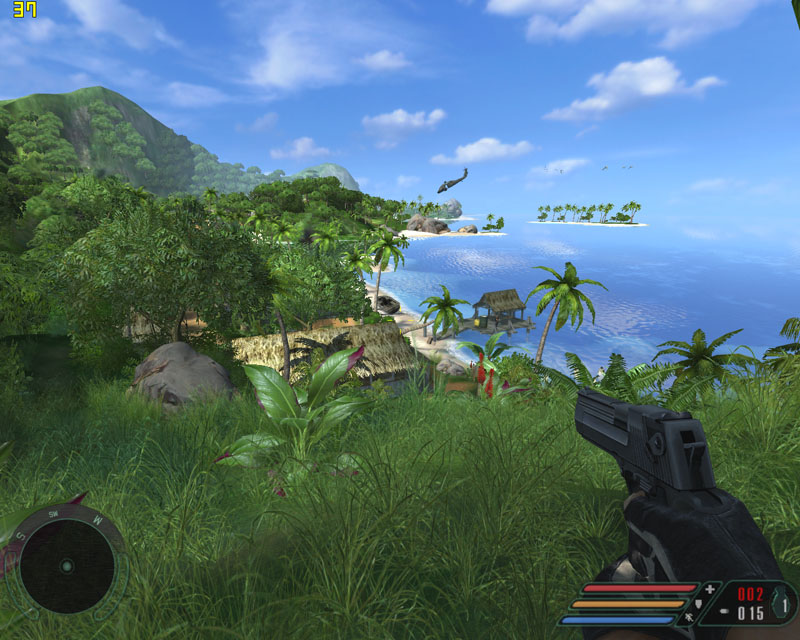Click the circular radar minimap
800x640 pixels.
click(67, 566)
